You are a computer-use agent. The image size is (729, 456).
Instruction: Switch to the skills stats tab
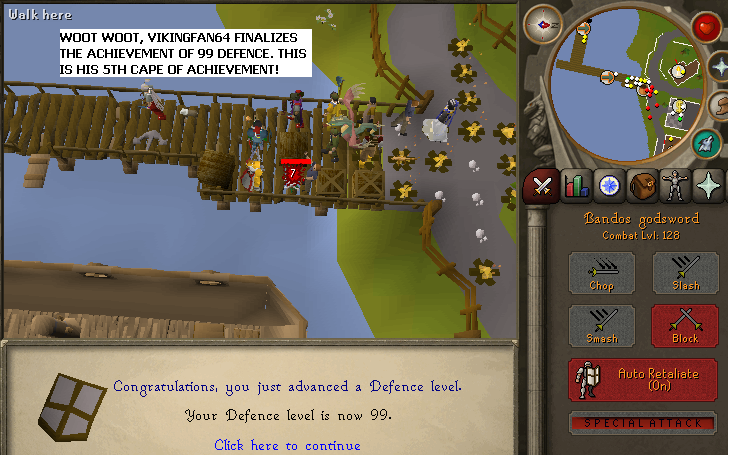[576, 185]
